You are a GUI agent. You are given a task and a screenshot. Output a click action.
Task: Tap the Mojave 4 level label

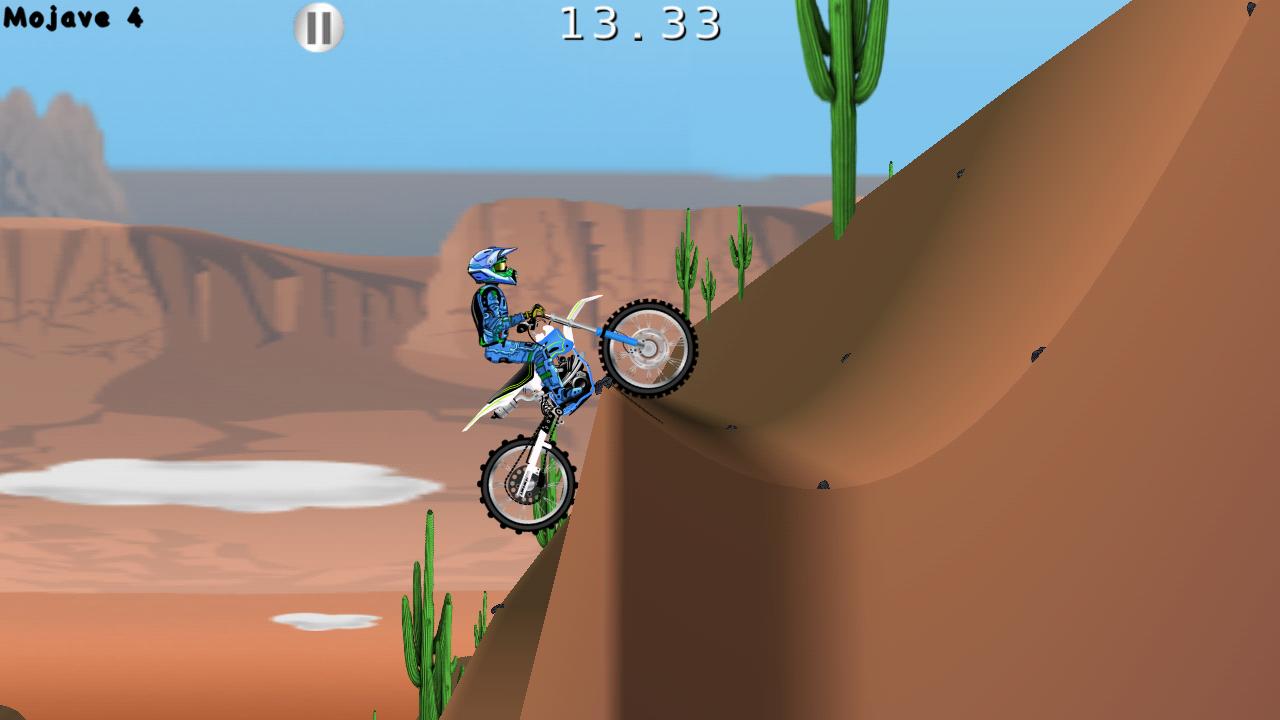point(75,15)
